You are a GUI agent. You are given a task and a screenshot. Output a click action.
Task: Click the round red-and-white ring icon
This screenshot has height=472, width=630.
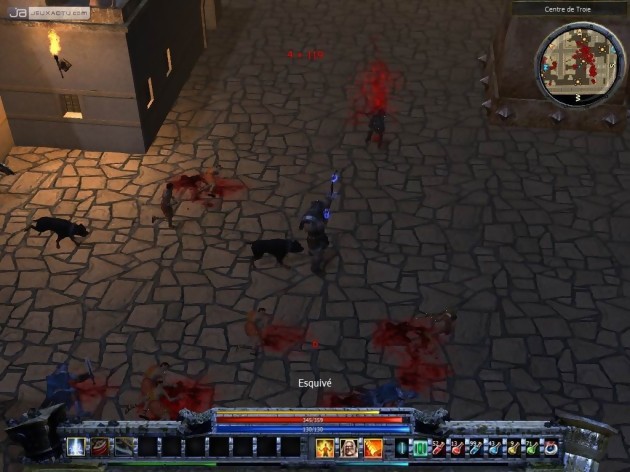pyautogui.click(x=550, y=447)
